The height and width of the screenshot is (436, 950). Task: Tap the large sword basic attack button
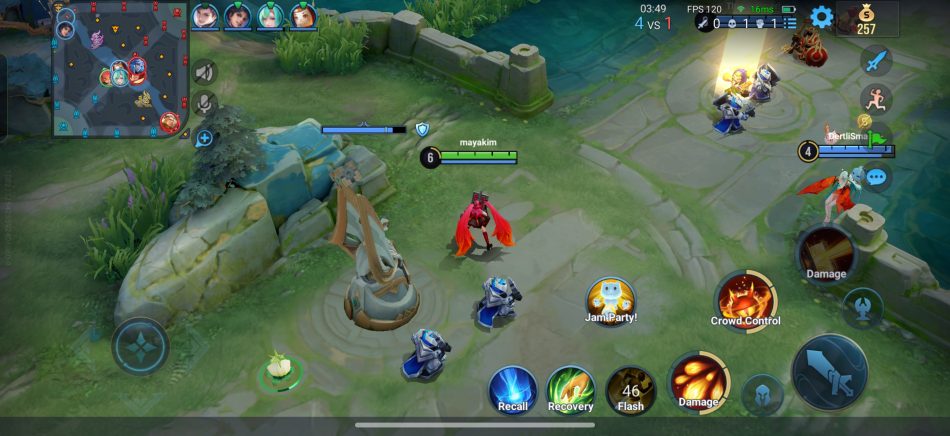829,371
